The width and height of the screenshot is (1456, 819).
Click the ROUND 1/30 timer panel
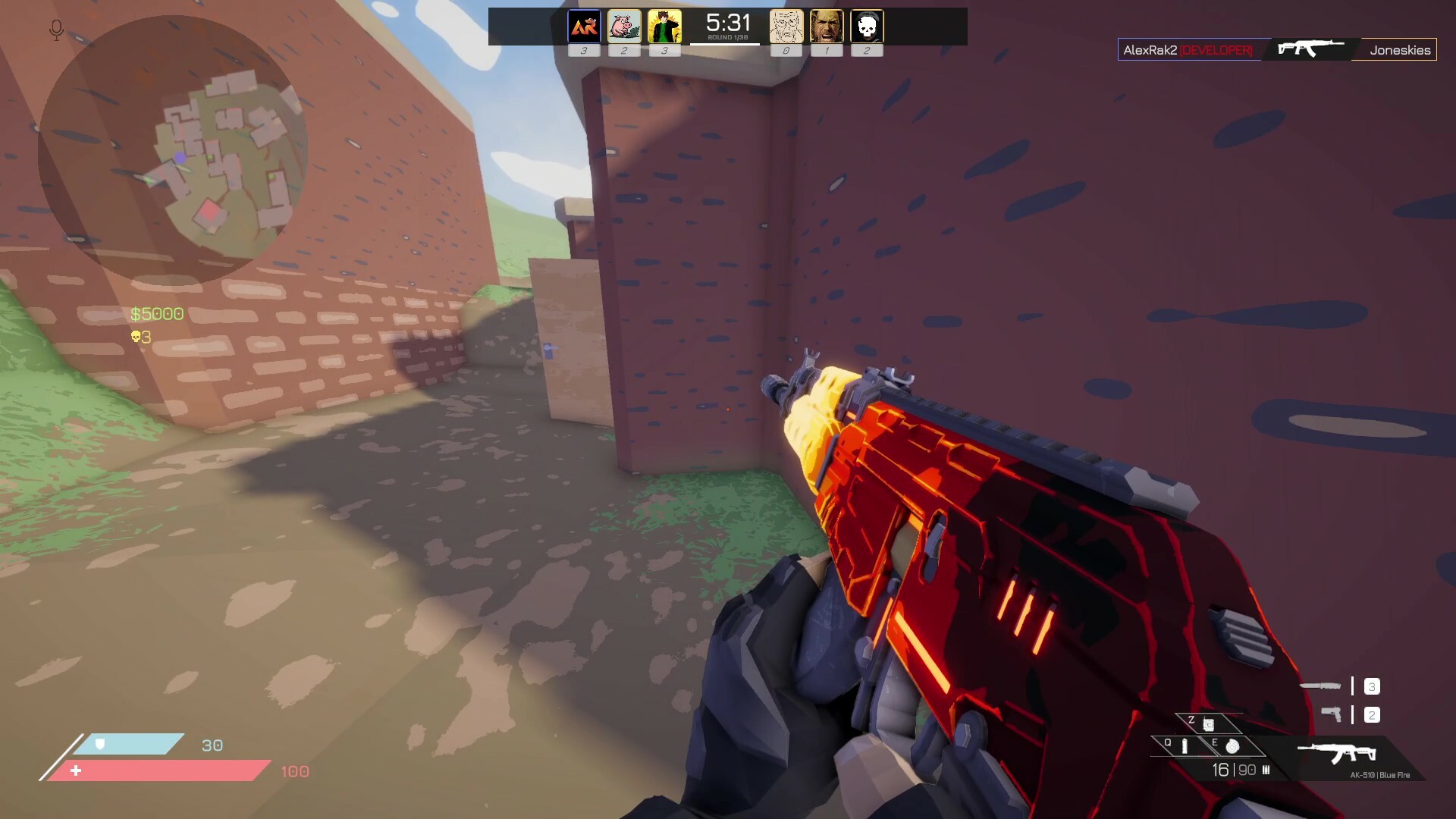click(x=728, y=27)
